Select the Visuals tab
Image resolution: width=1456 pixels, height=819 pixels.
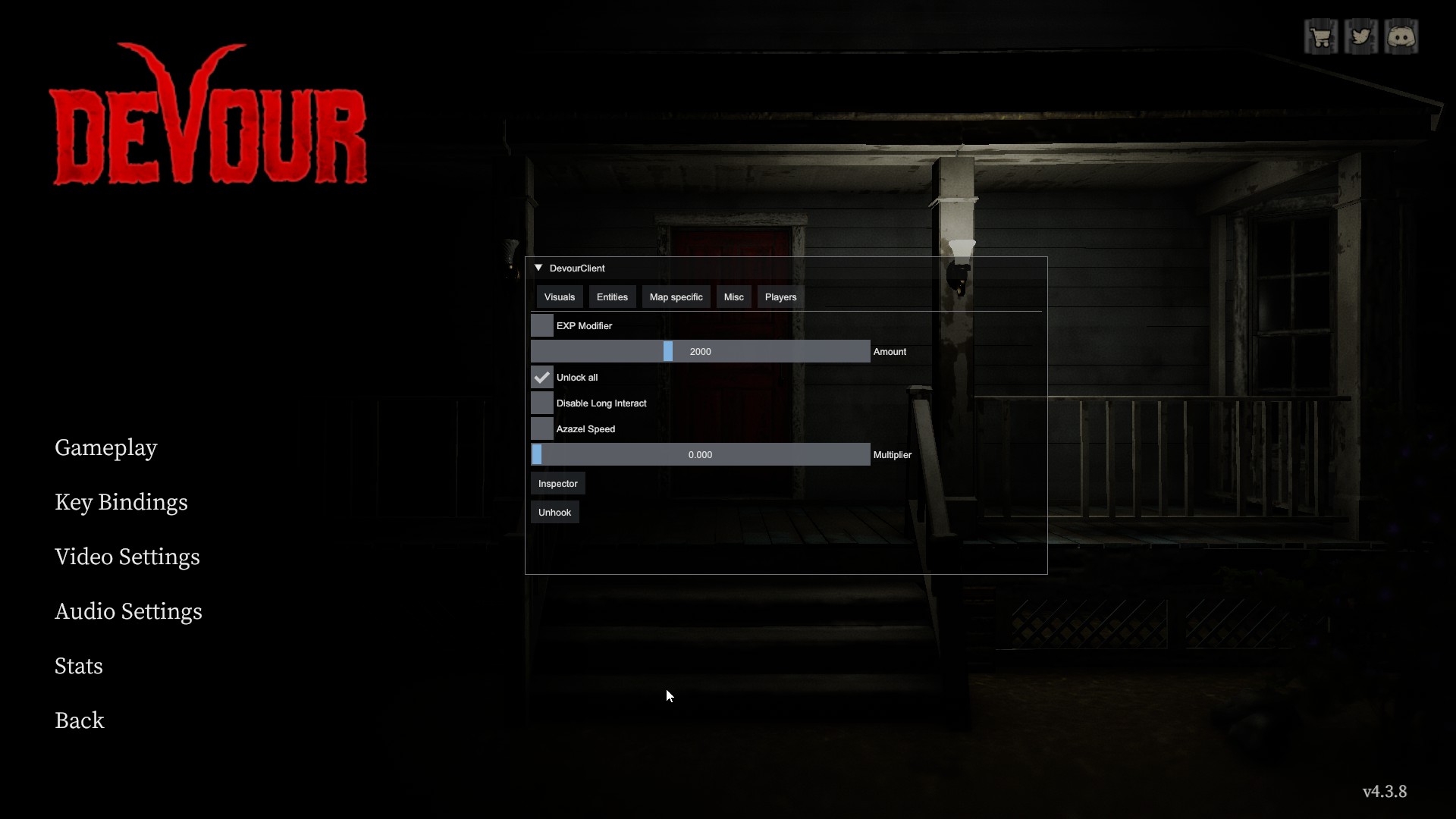click(559, 297)
